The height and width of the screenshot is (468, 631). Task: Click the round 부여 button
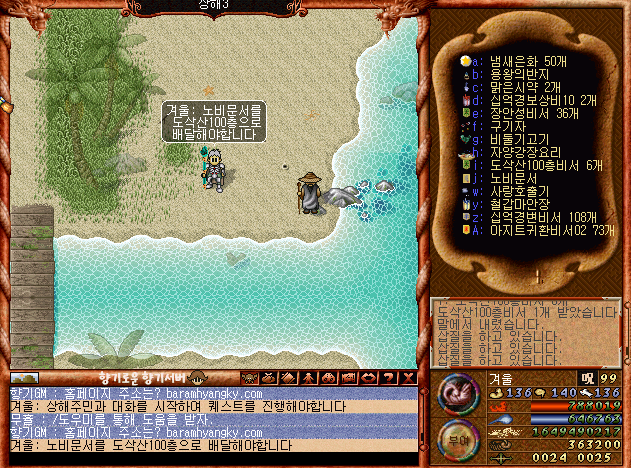tap(456, 438)
